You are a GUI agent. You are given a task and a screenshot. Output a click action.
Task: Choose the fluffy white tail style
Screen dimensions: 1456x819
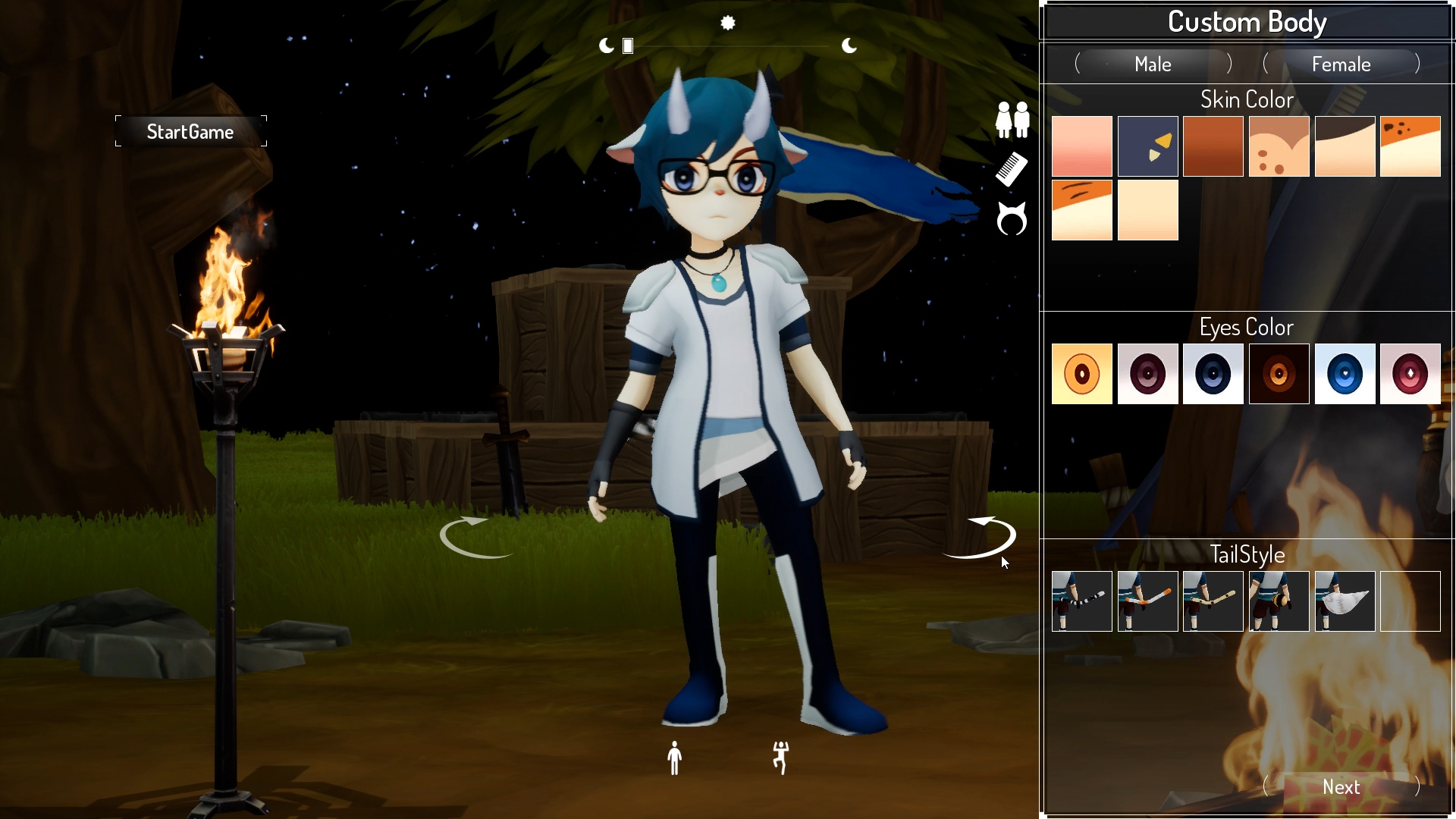point(1345,601)
